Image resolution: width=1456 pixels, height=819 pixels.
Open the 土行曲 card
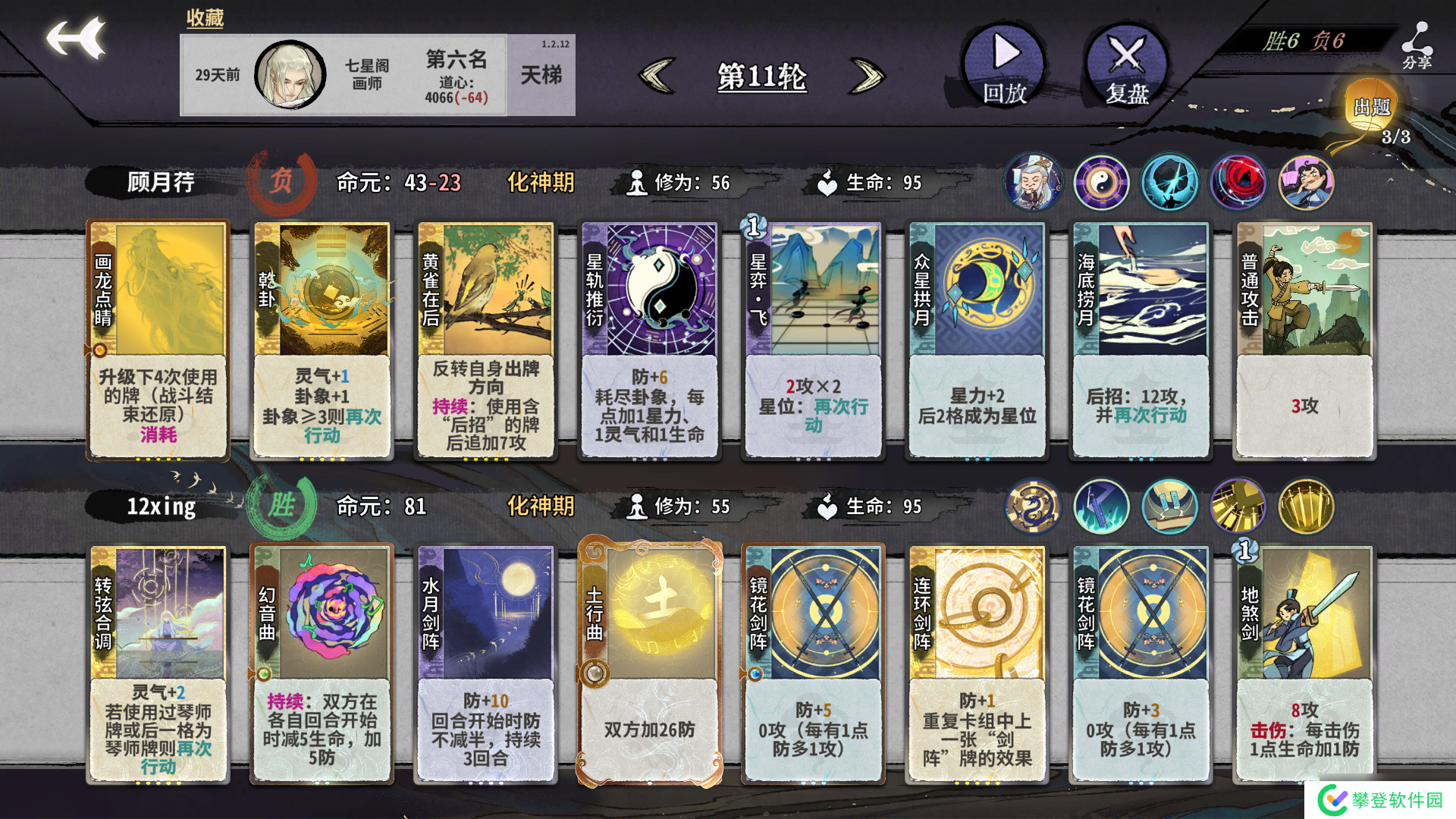[x=649, y=664]
